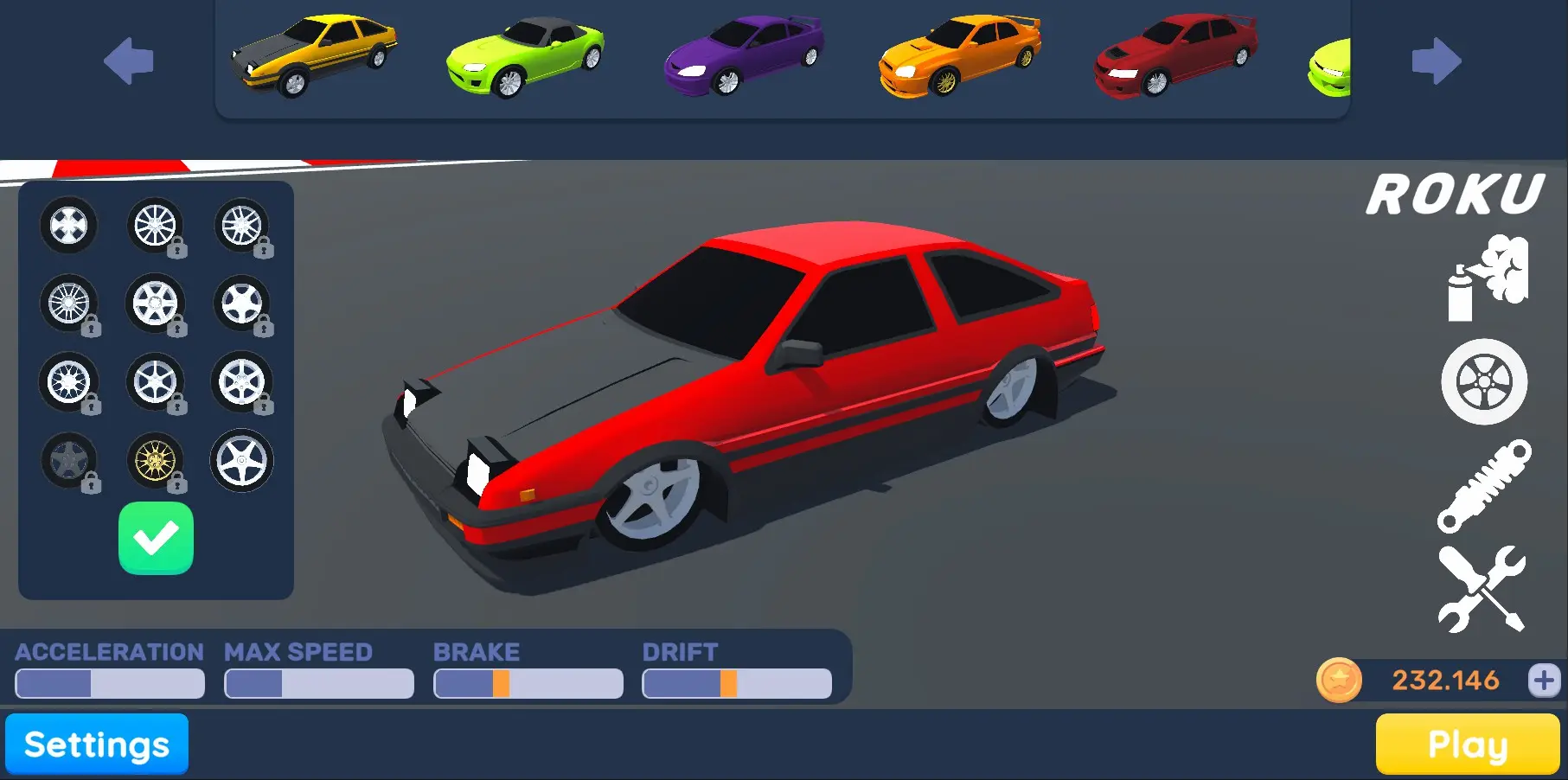Choose the lime green convertible
This screenshot has width=1568, height=780.
pos(525,56)
